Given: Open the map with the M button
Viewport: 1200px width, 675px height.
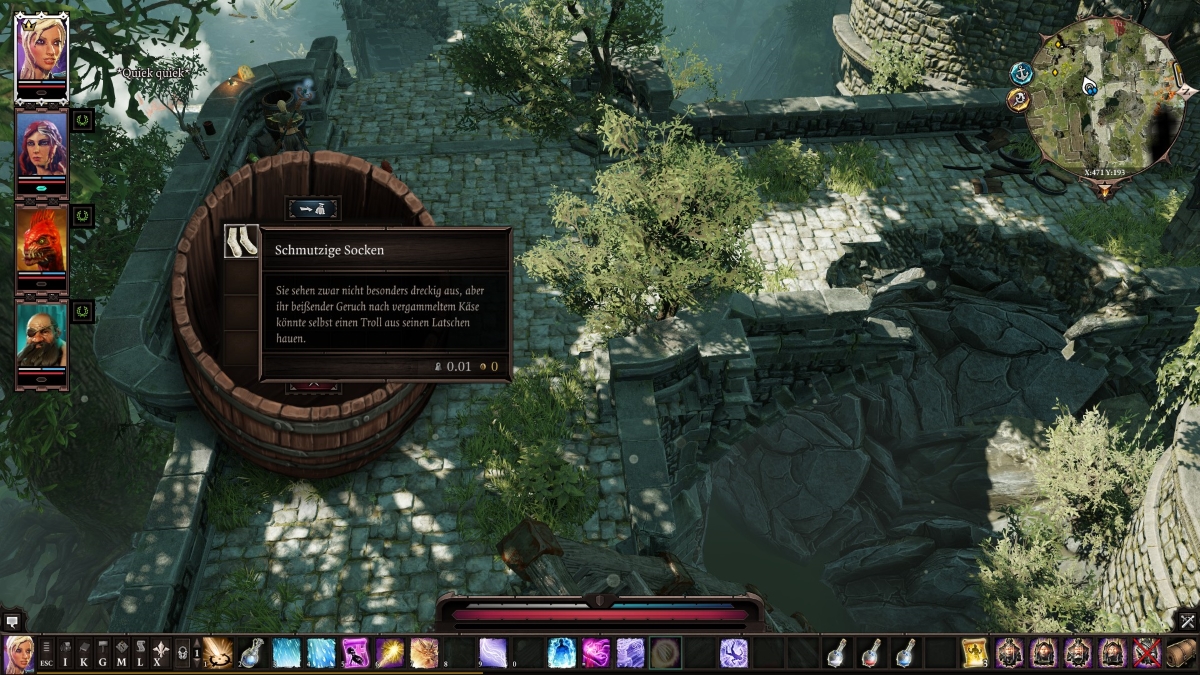Looking at the screenshot, I should [x=121, y=653].
